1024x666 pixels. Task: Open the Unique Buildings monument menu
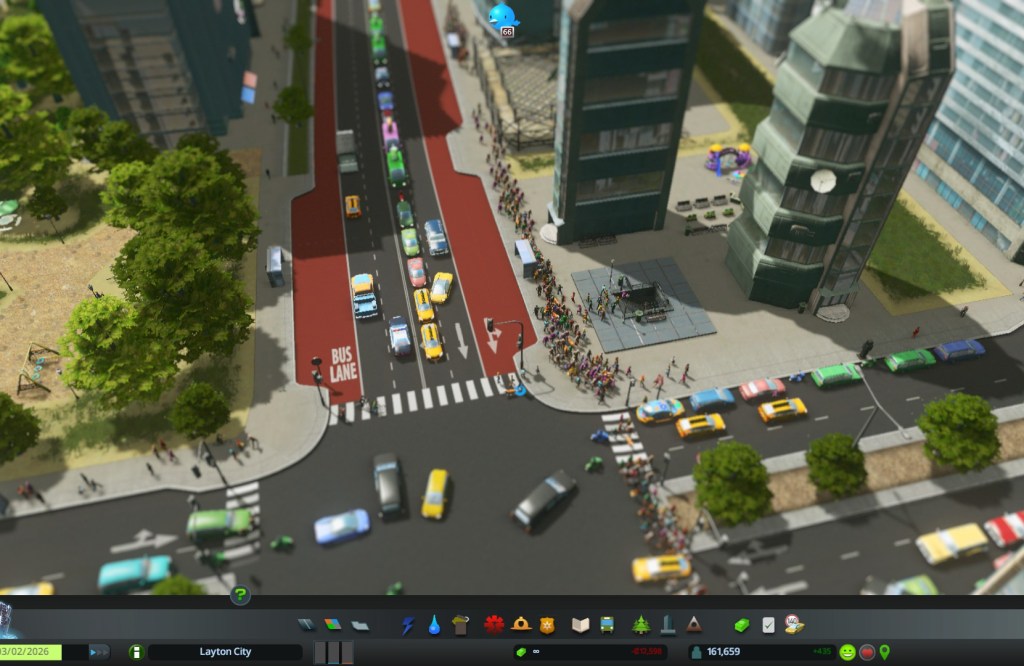(x=667, y=625)
